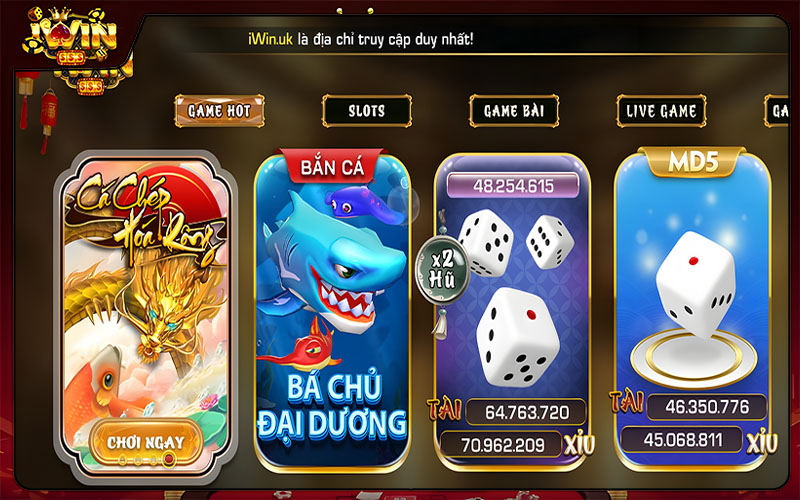800x500 pixels.
Task: Tap the Chơi Ngay button
Action: coord(144,440)
